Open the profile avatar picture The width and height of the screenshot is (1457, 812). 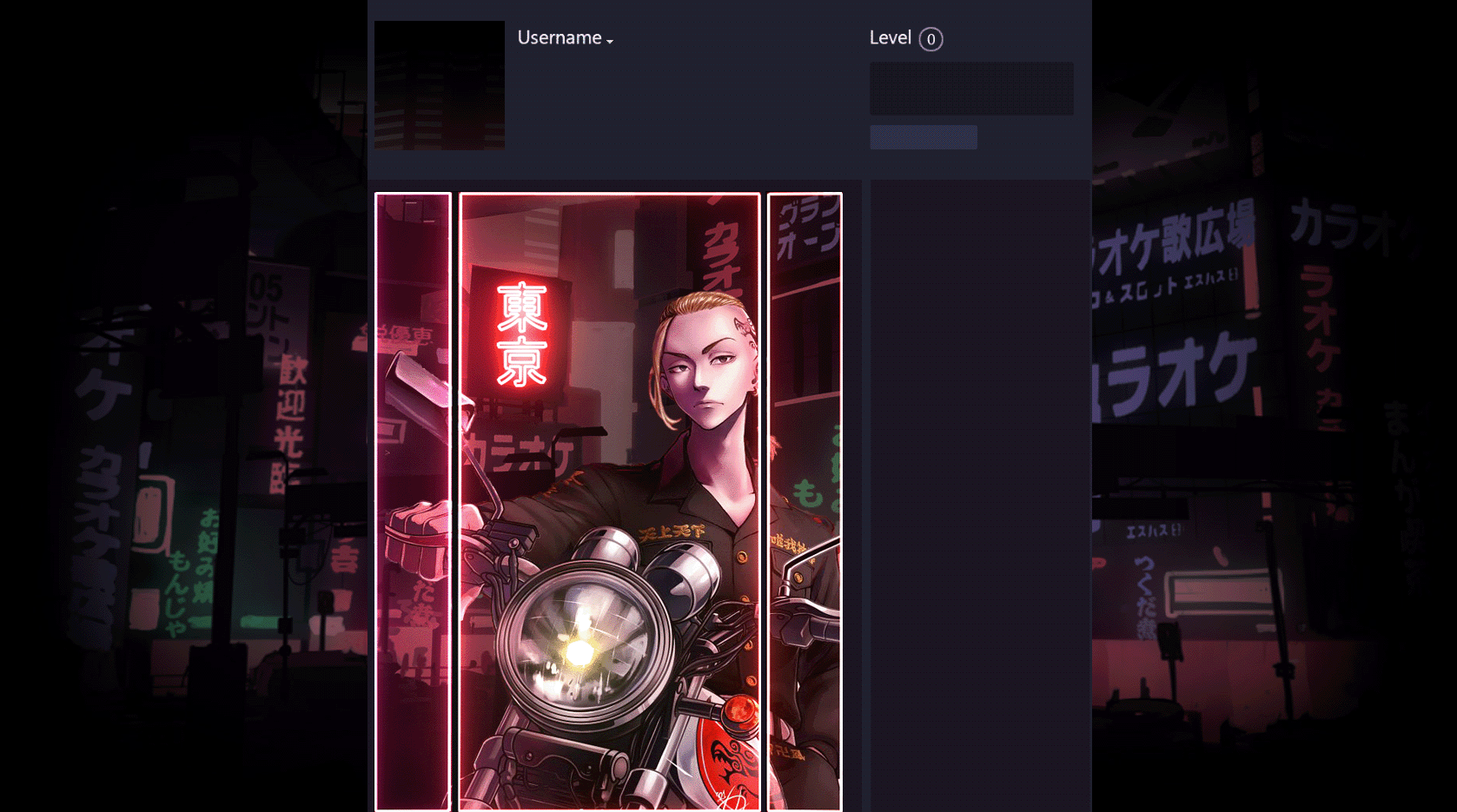(x=439, y=85)
